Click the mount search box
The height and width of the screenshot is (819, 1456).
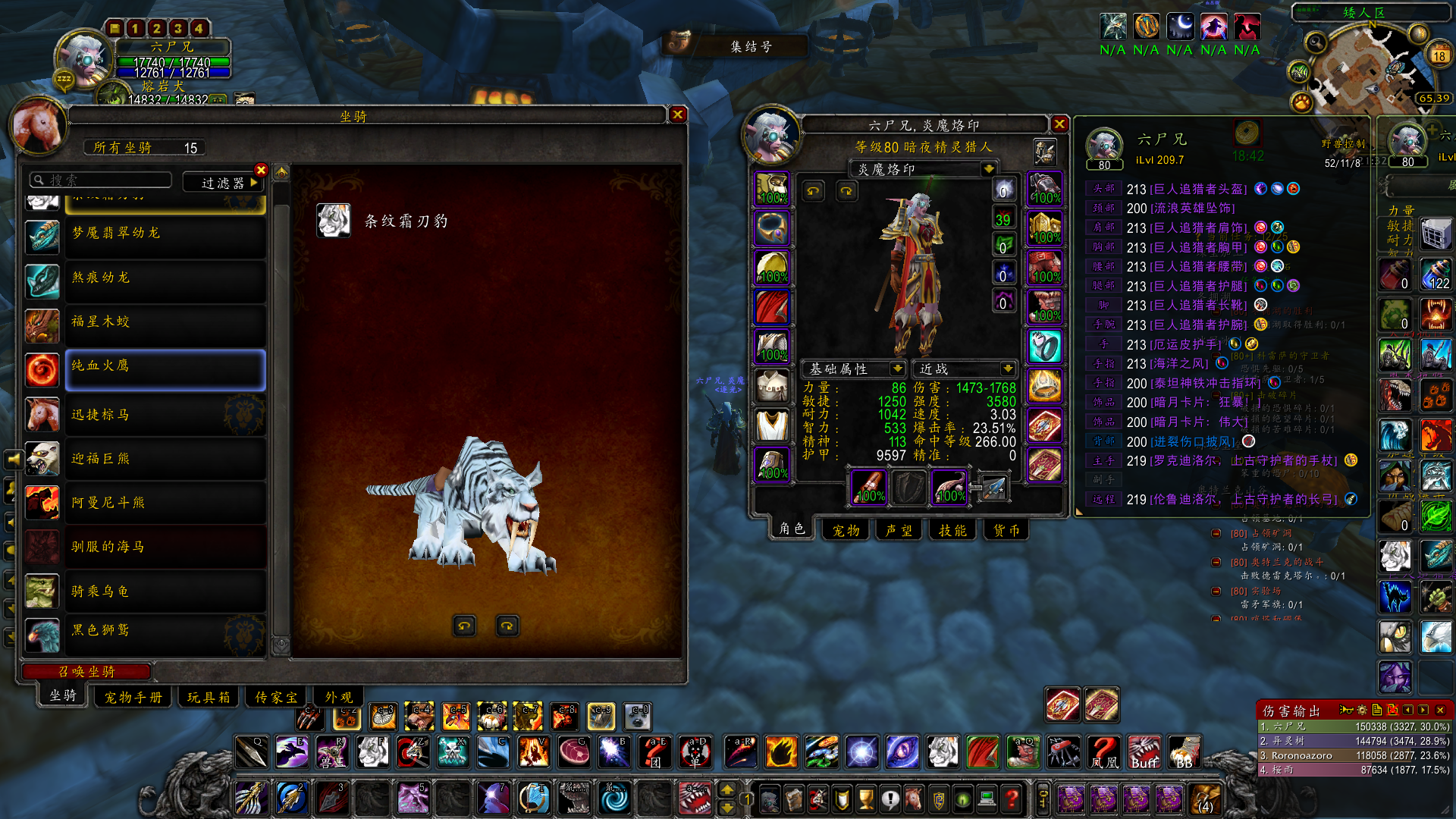click(x=102, y=180)
